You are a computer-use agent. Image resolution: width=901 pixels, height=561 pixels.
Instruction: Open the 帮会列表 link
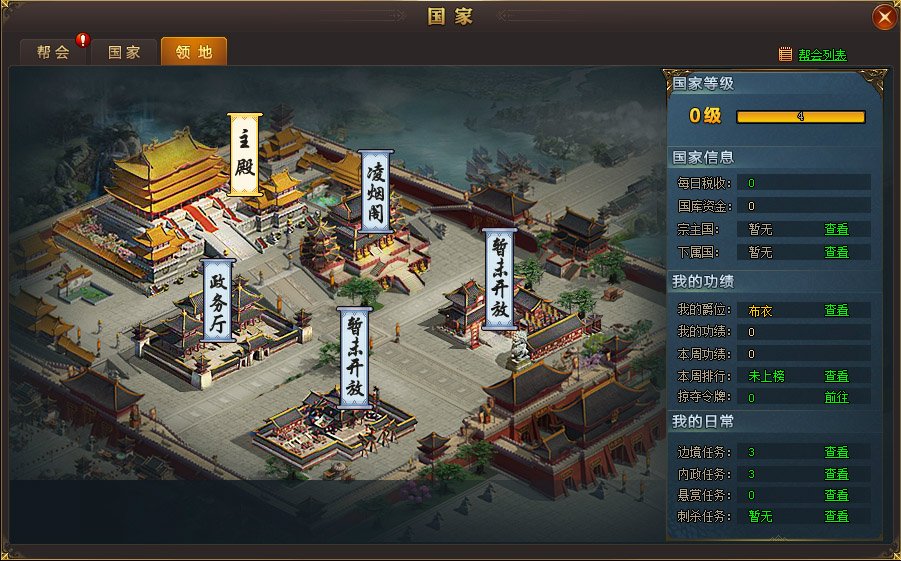click(822, 55)
